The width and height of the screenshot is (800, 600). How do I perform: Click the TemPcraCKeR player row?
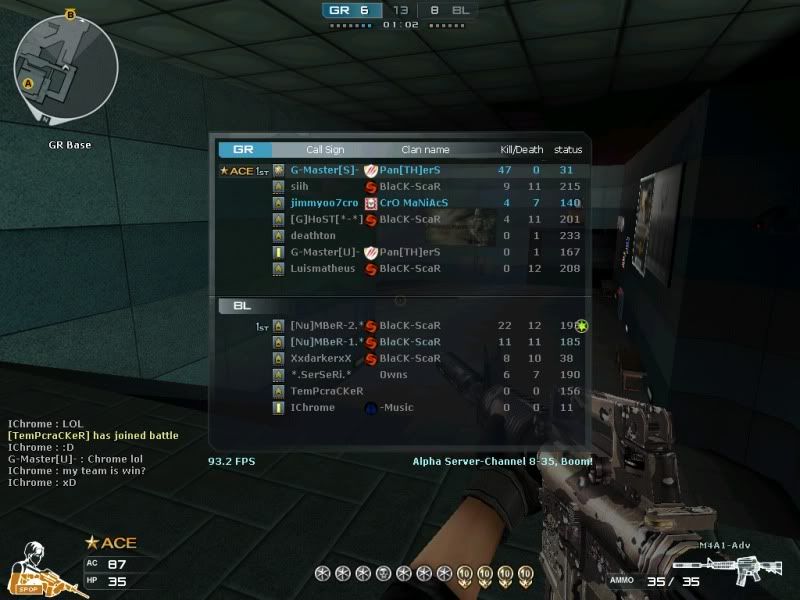326,391
